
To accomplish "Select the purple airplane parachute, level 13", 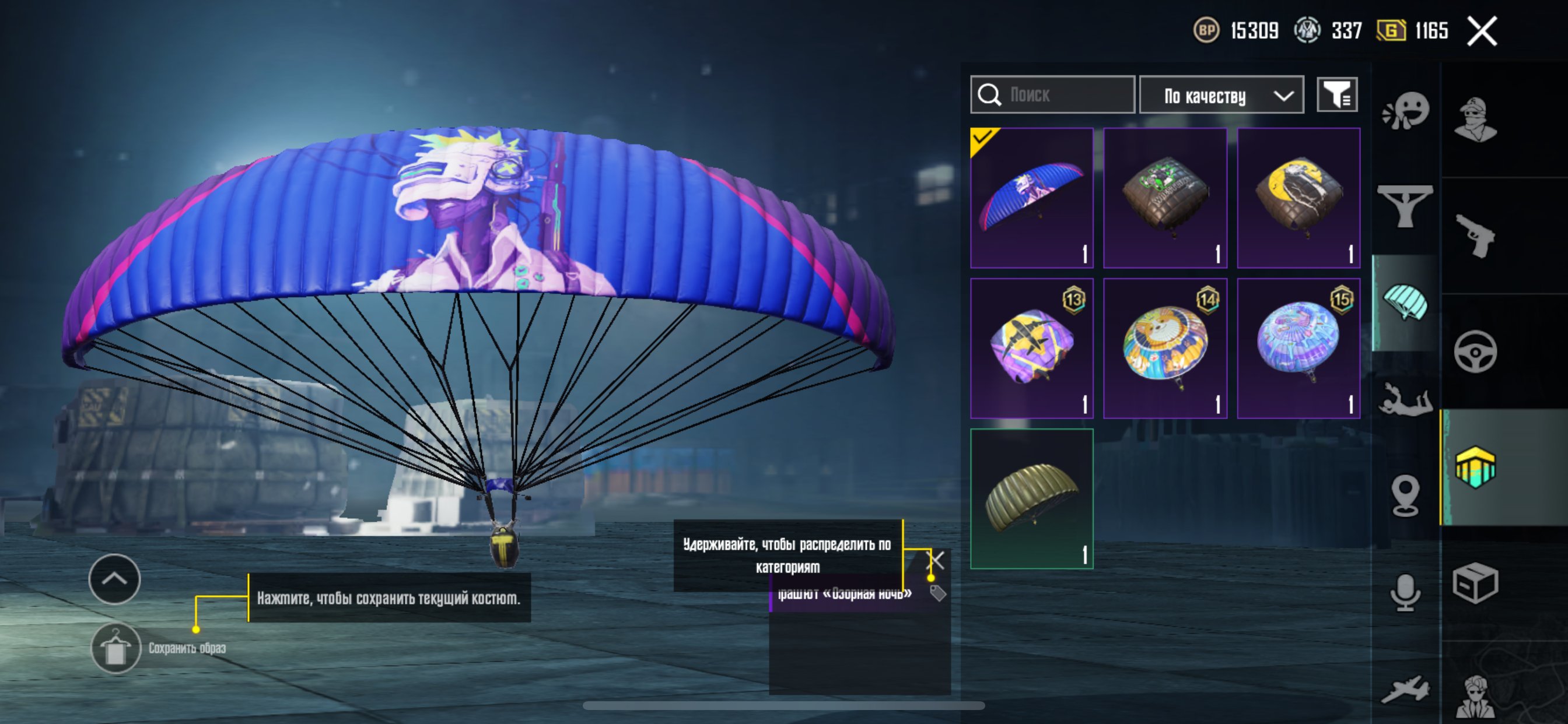I will click(1031, 348).
